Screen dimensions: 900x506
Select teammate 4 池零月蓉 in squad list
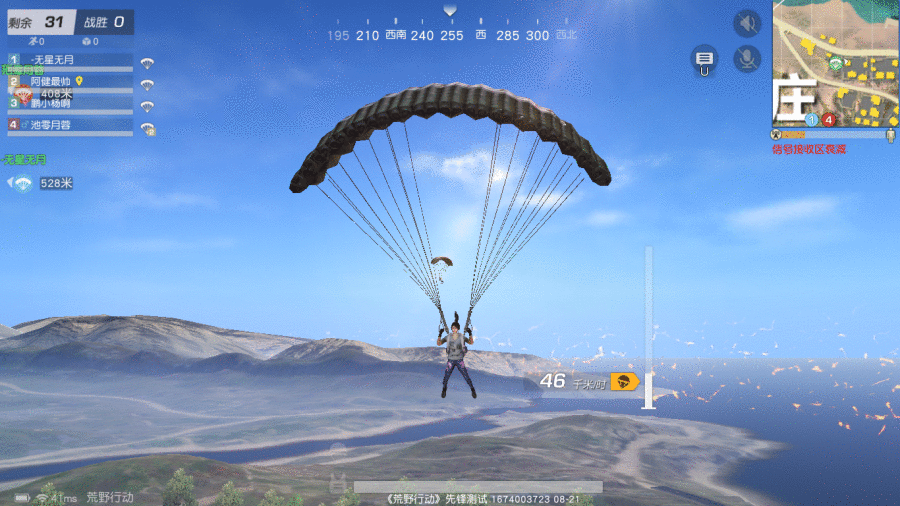[70, 125]
